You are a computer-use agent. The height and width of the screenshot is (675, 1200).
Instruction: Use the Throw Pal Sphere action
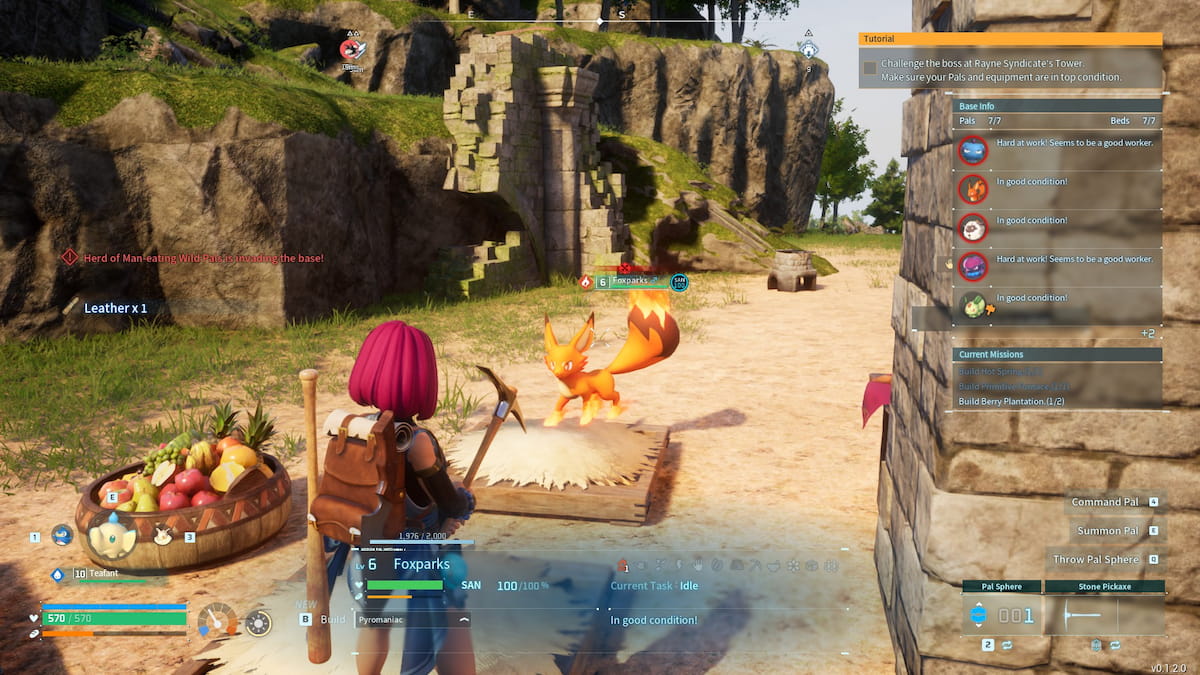pyautogui.click(x=1096, y=560)
